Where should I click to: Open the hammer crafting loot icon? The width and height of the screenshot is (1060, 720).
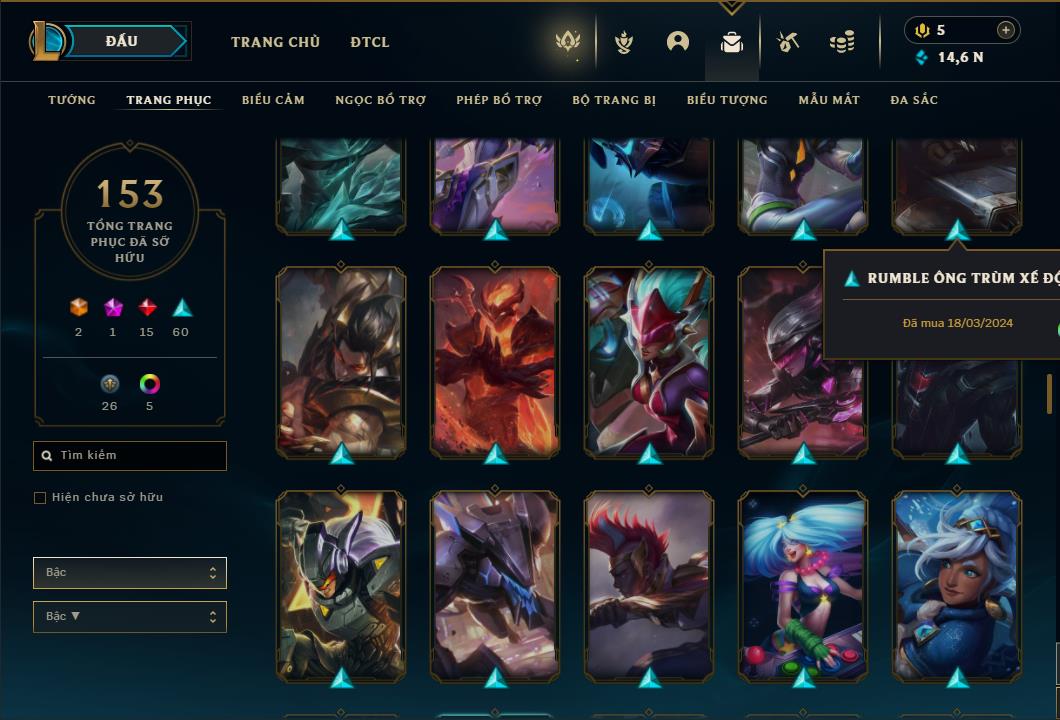[788, 42]
